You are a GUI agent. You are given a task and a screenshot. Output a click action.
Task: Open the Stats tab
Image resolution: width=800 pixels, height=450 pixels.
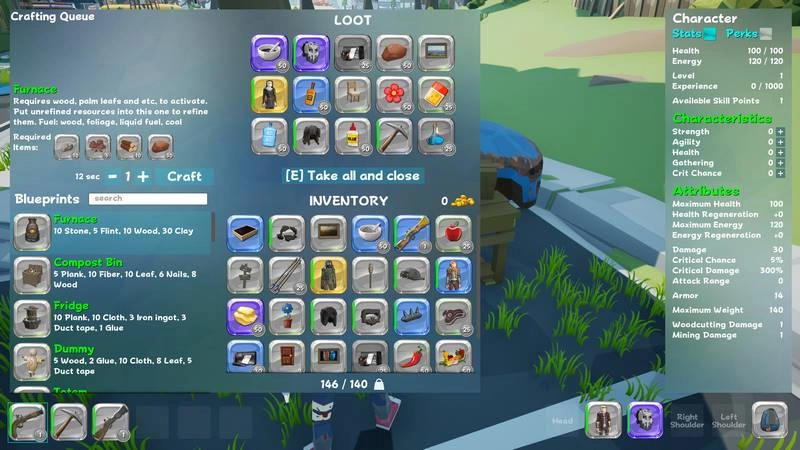tap(690, 34)
